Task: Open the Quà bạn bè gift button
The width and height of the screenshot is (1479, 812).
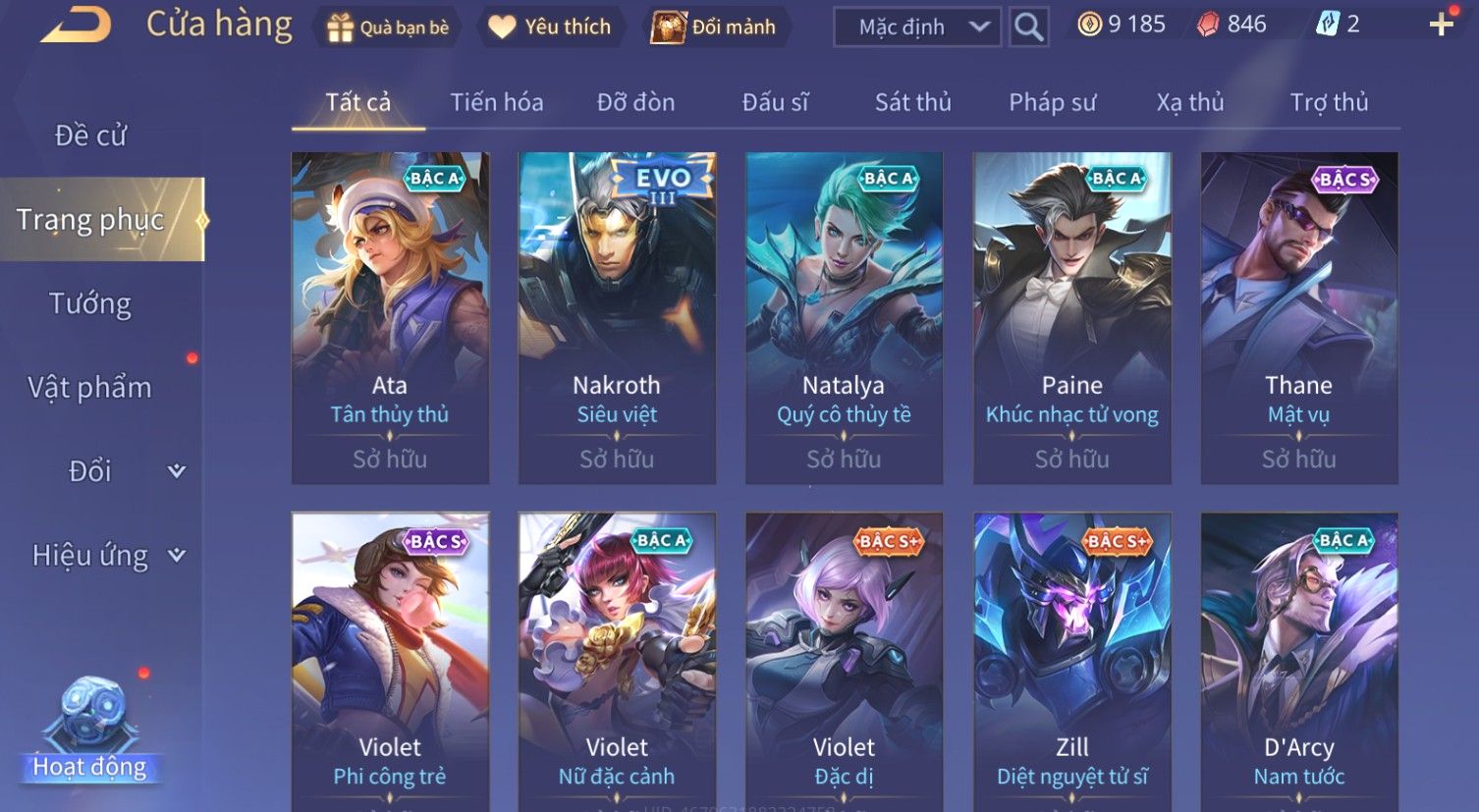Action: pyautogui.click(x=387, y=27)
